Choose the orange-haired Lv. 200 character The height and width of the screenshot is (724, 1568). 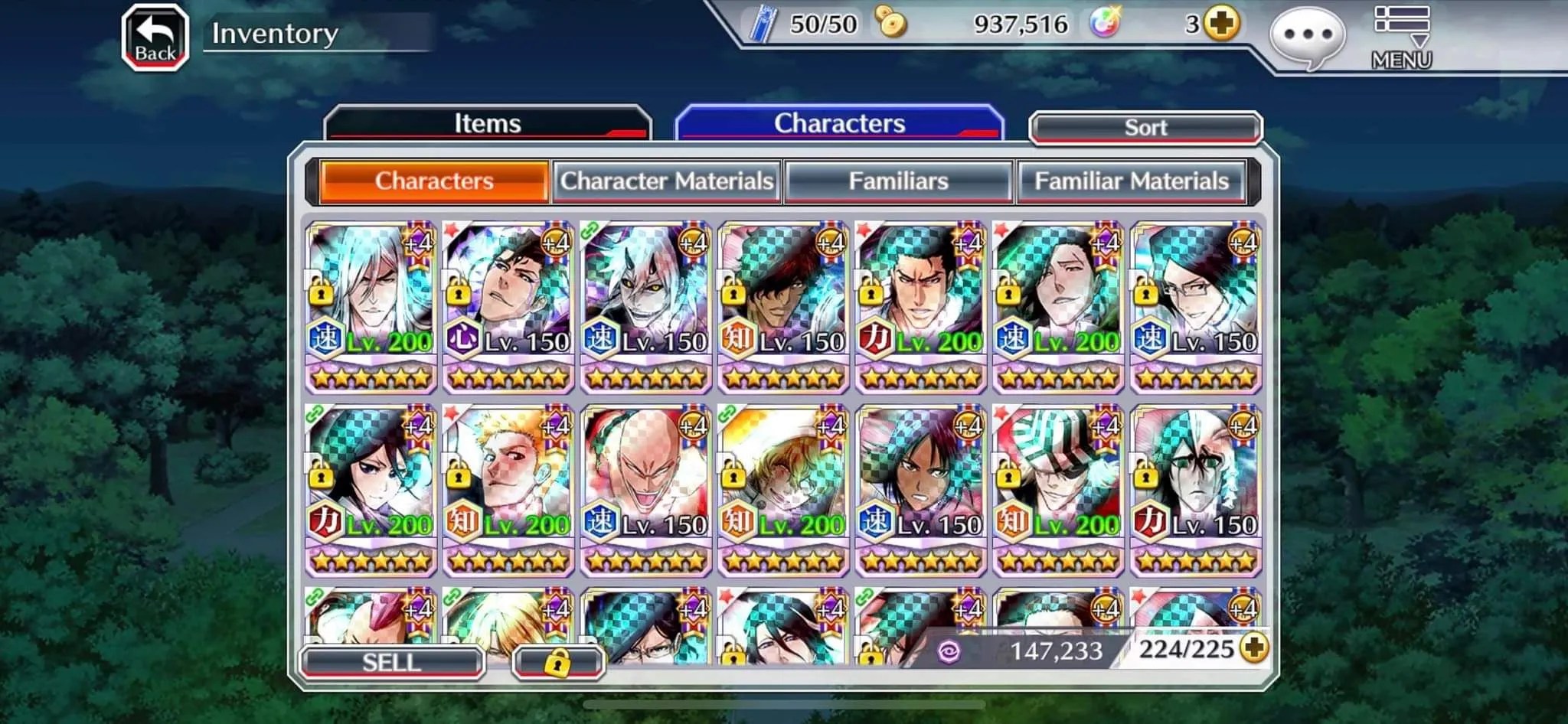coord(508,490)
